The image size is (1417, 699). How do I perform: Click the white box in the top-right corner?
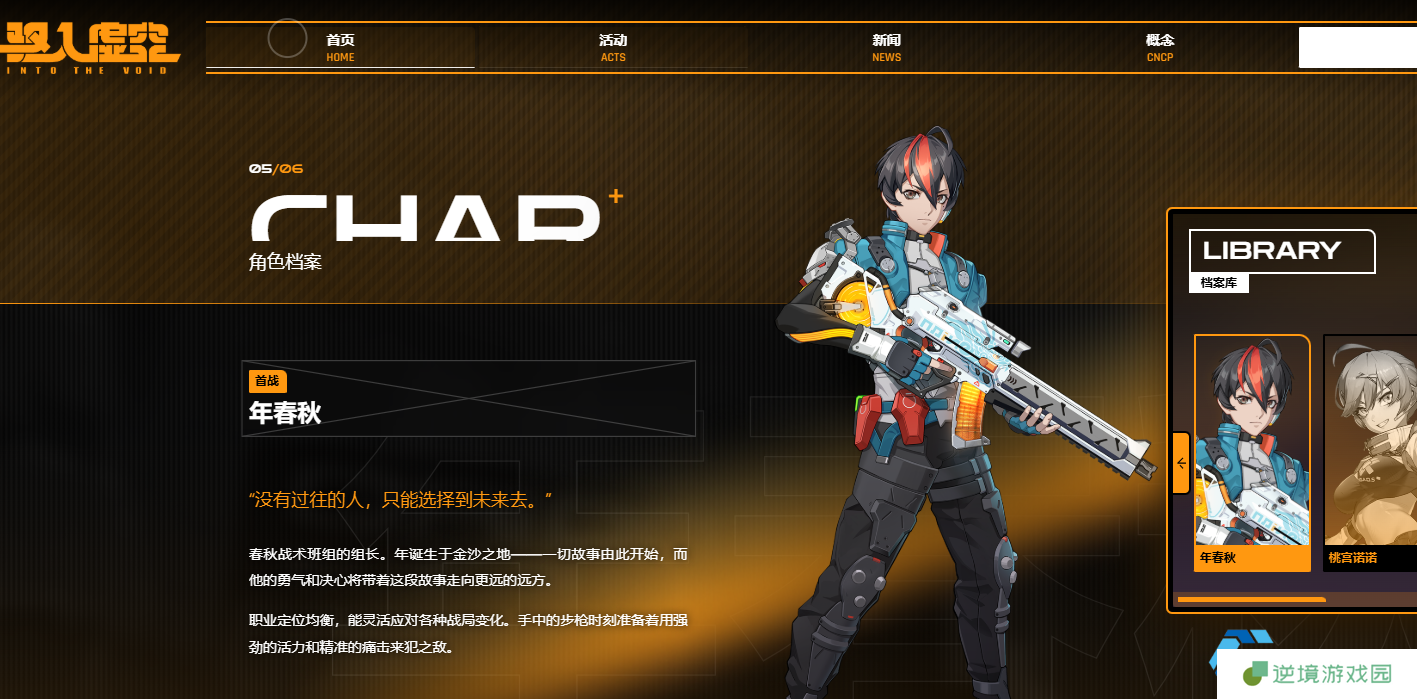pyautogui.click(x=1357, y=47)
